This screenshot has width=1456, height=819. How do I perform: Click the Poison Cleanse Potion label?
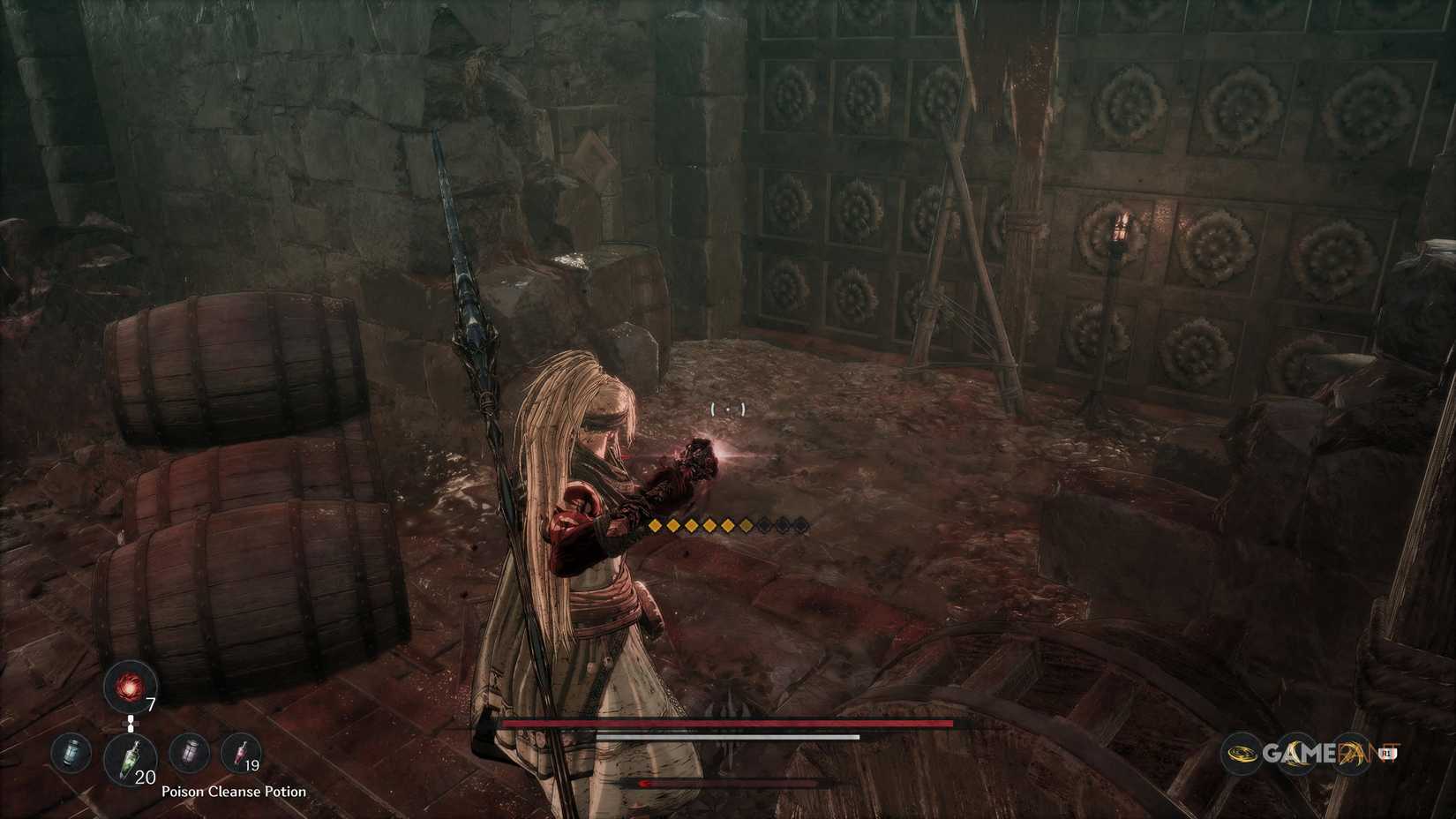coord(234,791)
